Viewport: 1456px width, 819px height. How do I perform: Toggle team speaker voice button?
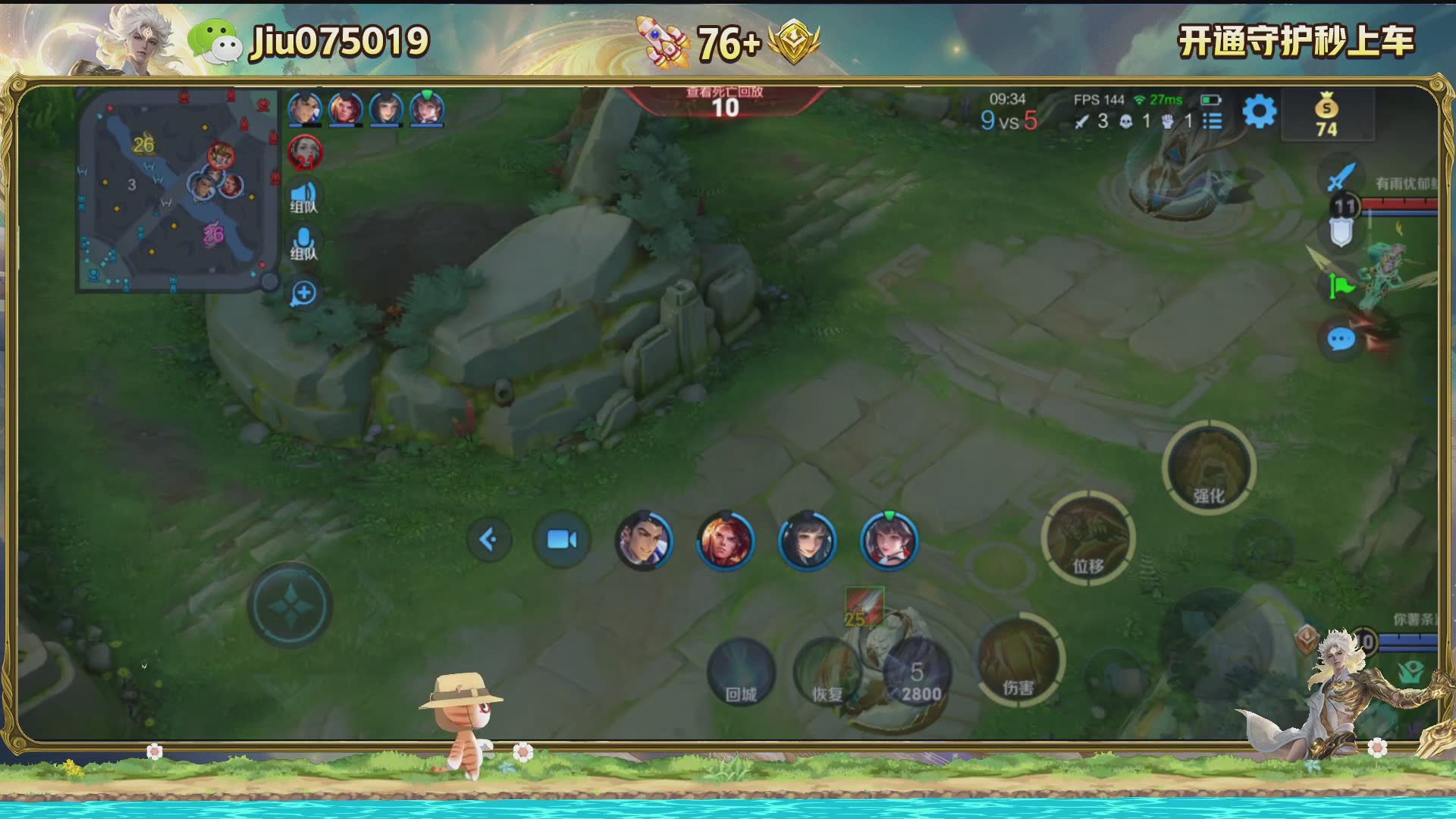point(304,197)
